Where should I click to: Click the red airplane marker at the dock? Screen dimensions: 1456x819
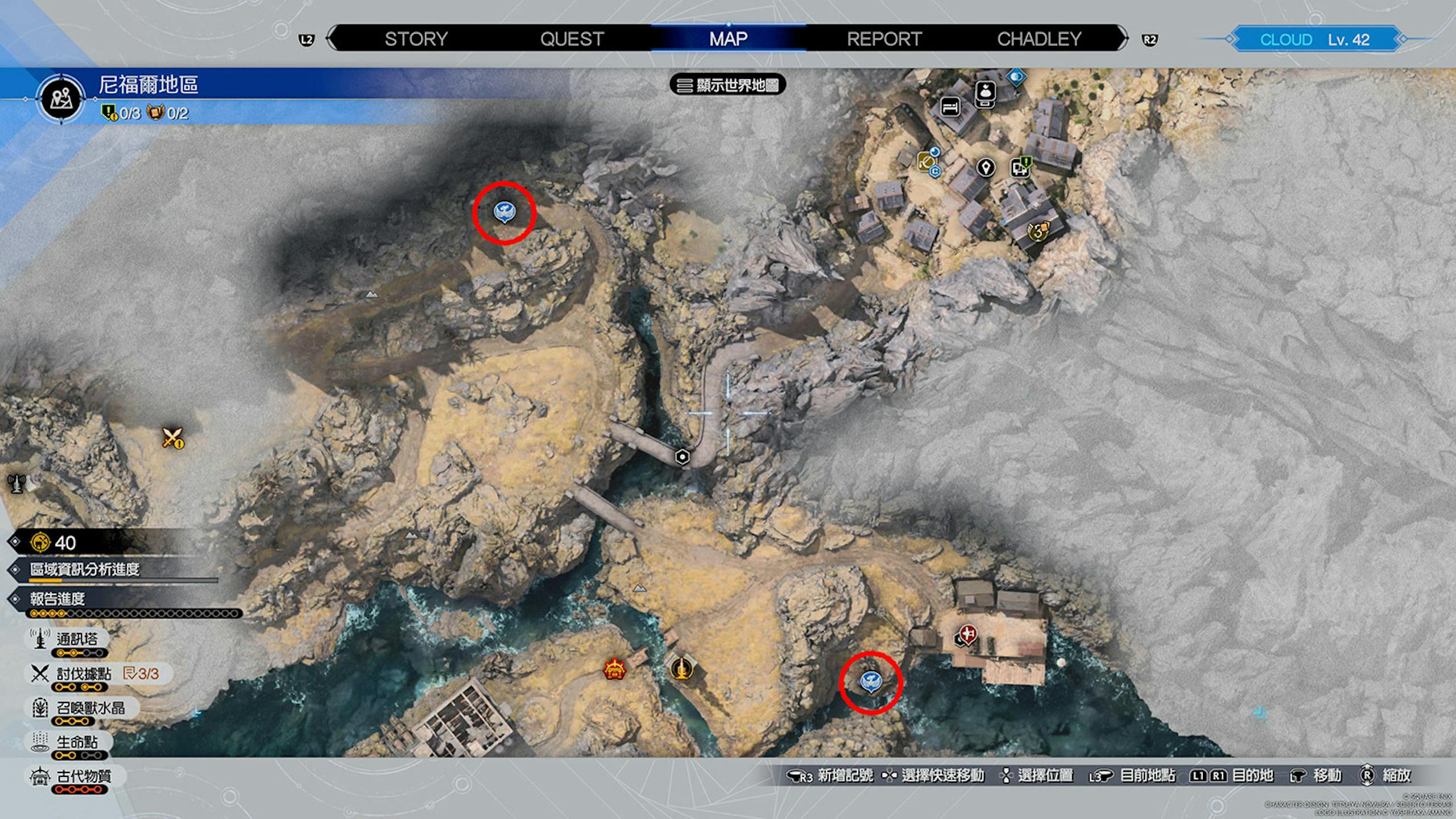click(968, 633)
